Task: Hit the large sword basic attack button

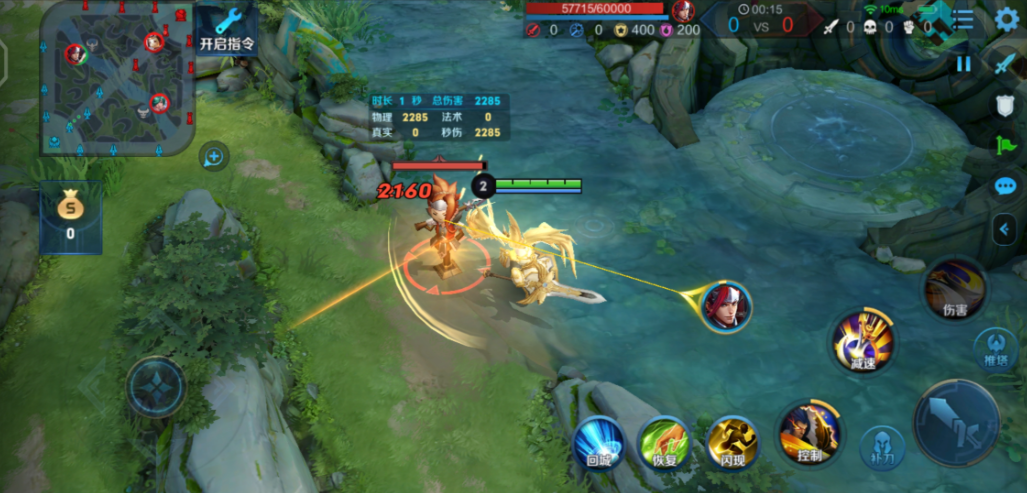Action: [x=957, y=422]
